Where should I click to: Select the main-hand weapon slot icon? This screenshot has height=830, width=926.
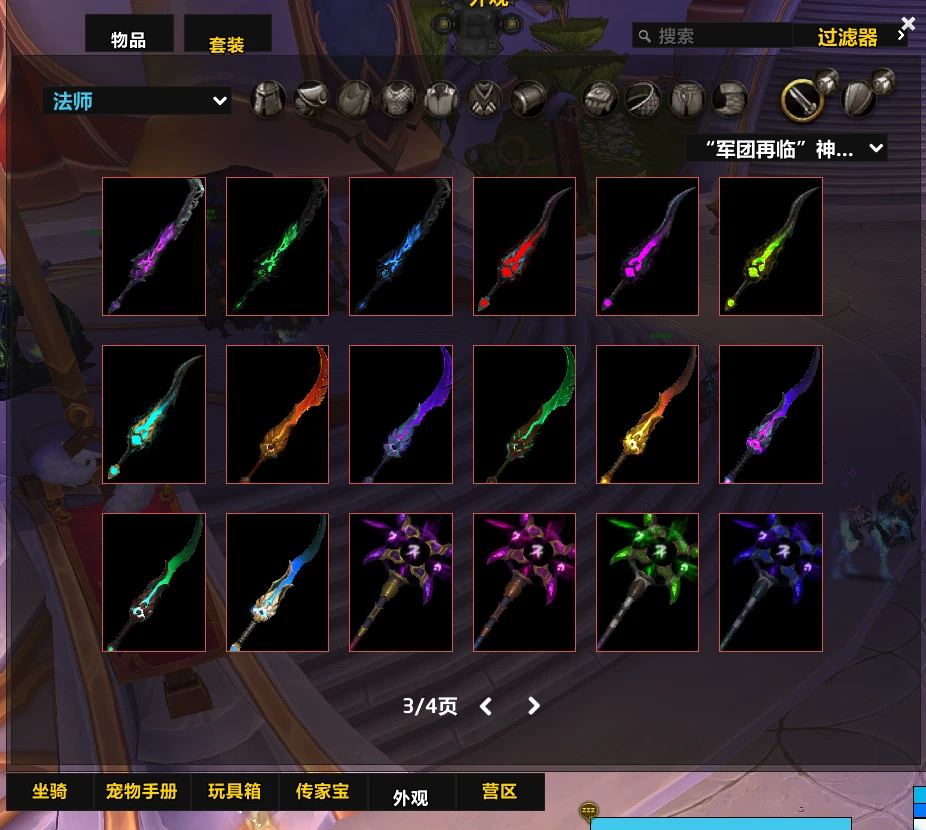pos(801,99)
